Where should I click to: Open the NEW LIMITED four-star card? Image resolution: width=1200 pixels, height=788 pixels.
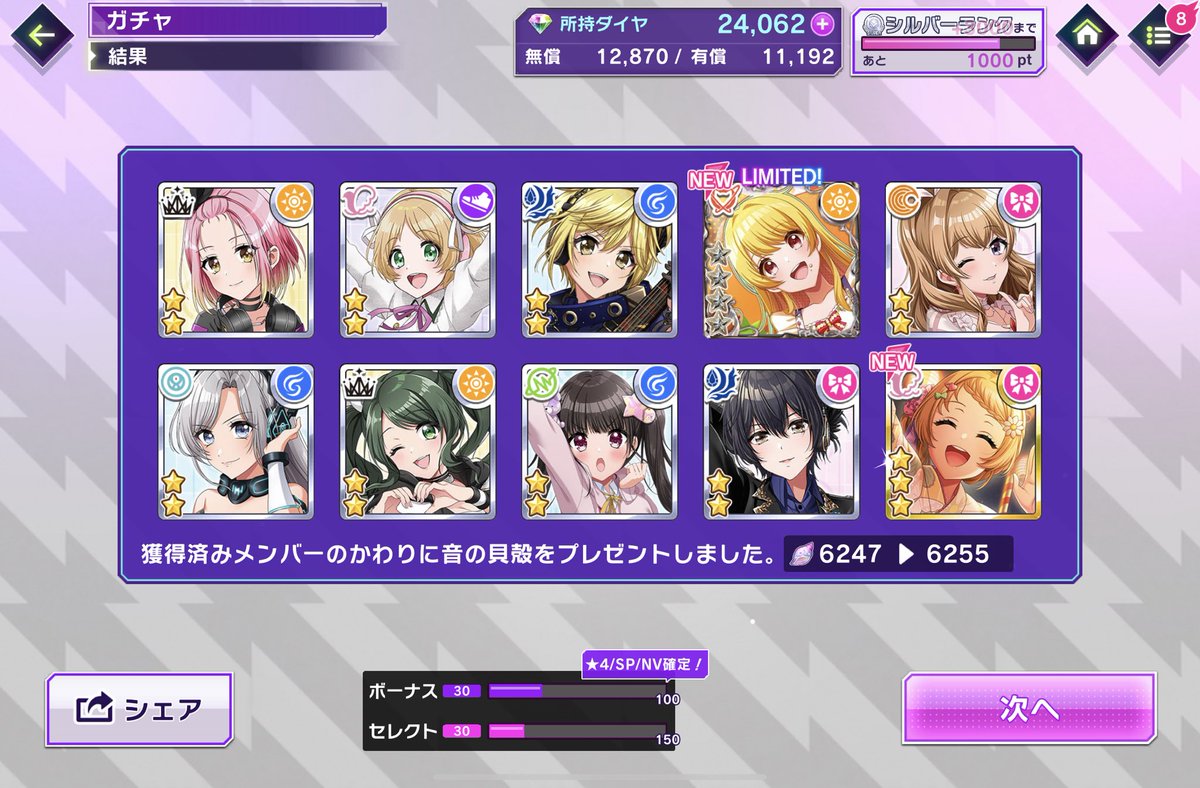[782, 260]
